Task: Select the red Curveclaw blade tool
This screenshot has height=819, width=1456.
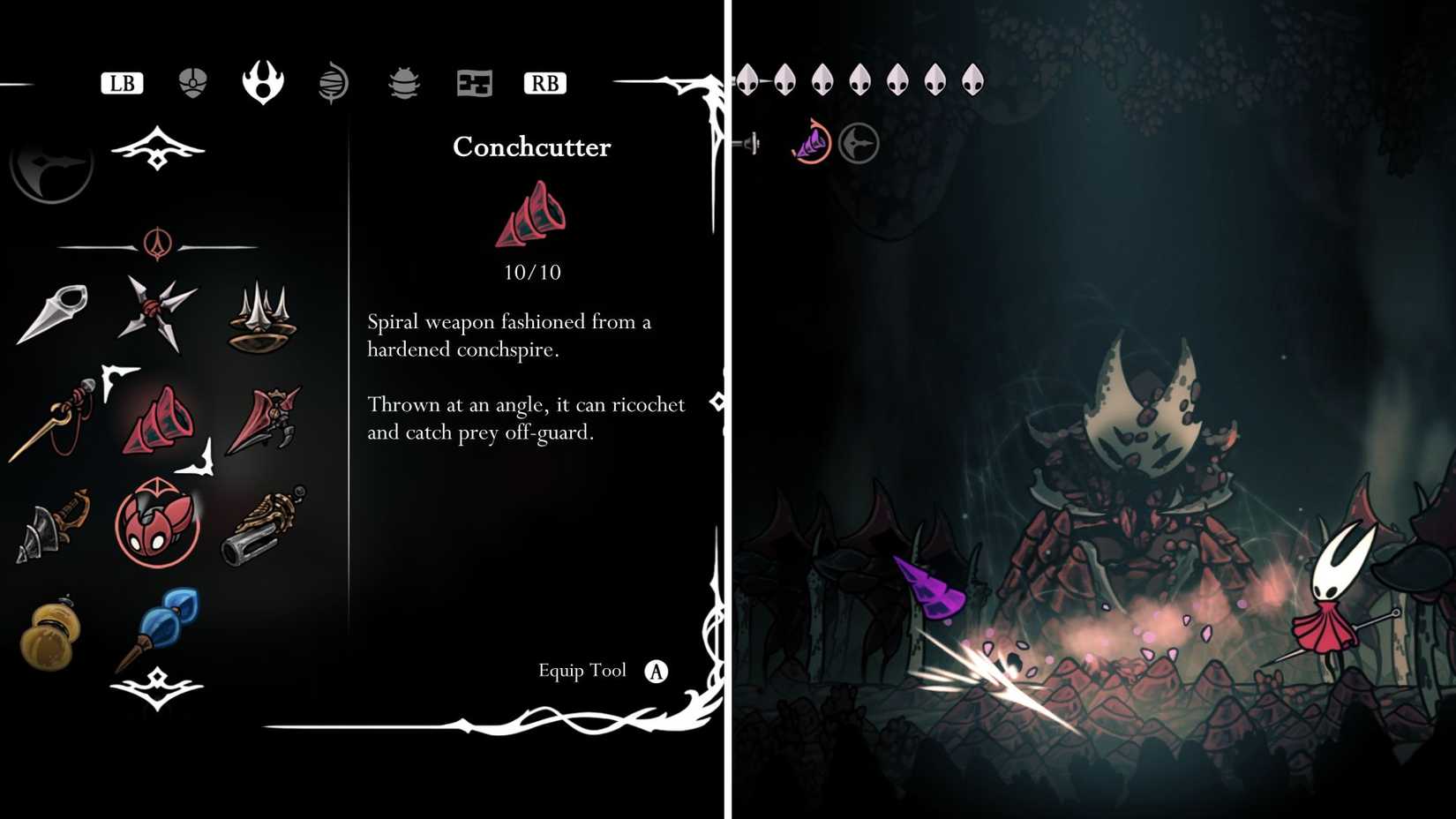Action: pos(265,417)
